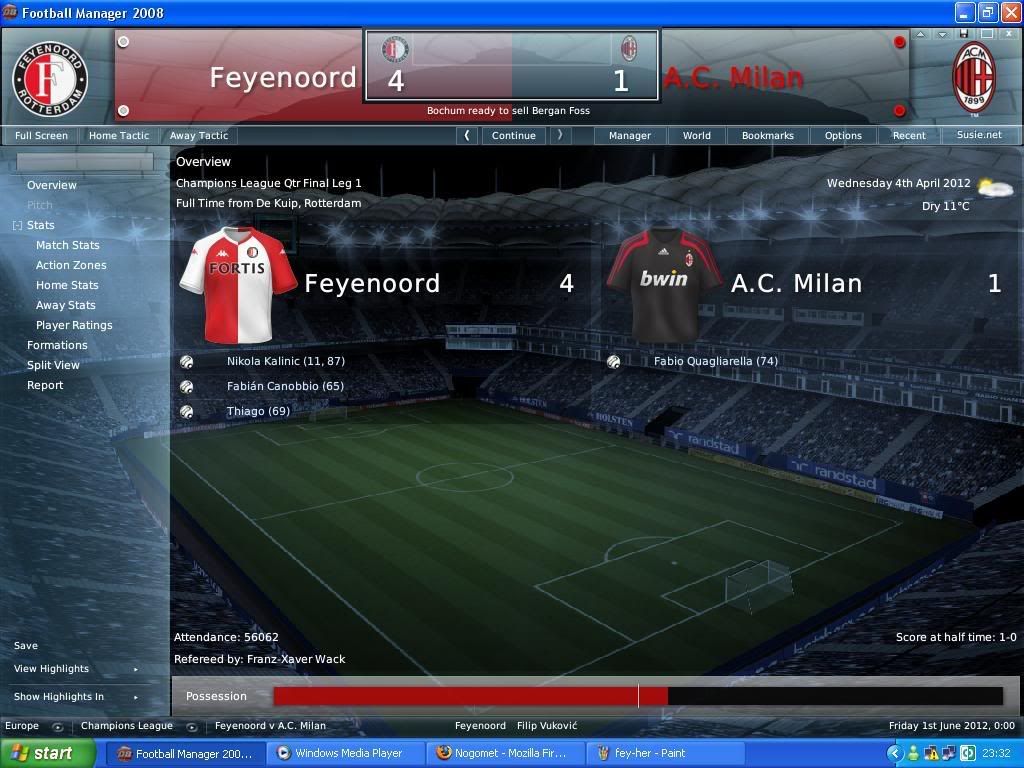Viewport: 1024px width, 768px height.
Task: Switch to Full Screen view
Action: click(x=41, y=135)
